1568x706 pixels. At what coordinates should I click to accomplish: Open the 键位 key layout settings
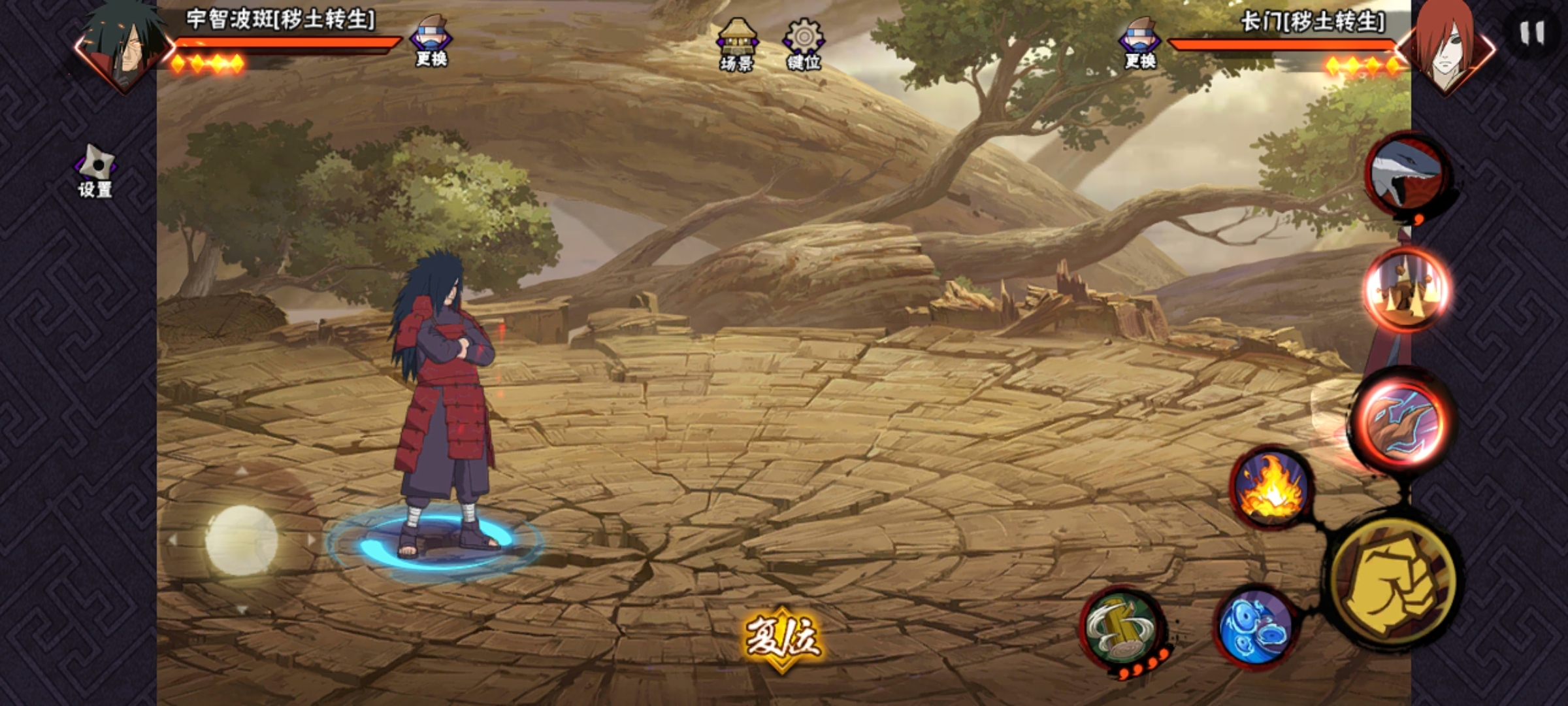tap(804, 43)
